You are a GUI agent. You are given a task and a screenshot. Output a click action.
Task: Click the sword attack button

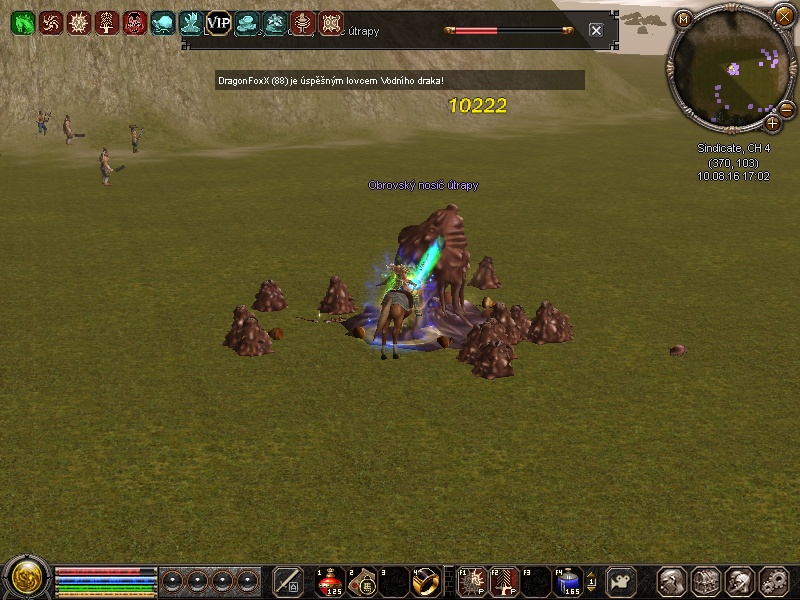coord(288,581)
